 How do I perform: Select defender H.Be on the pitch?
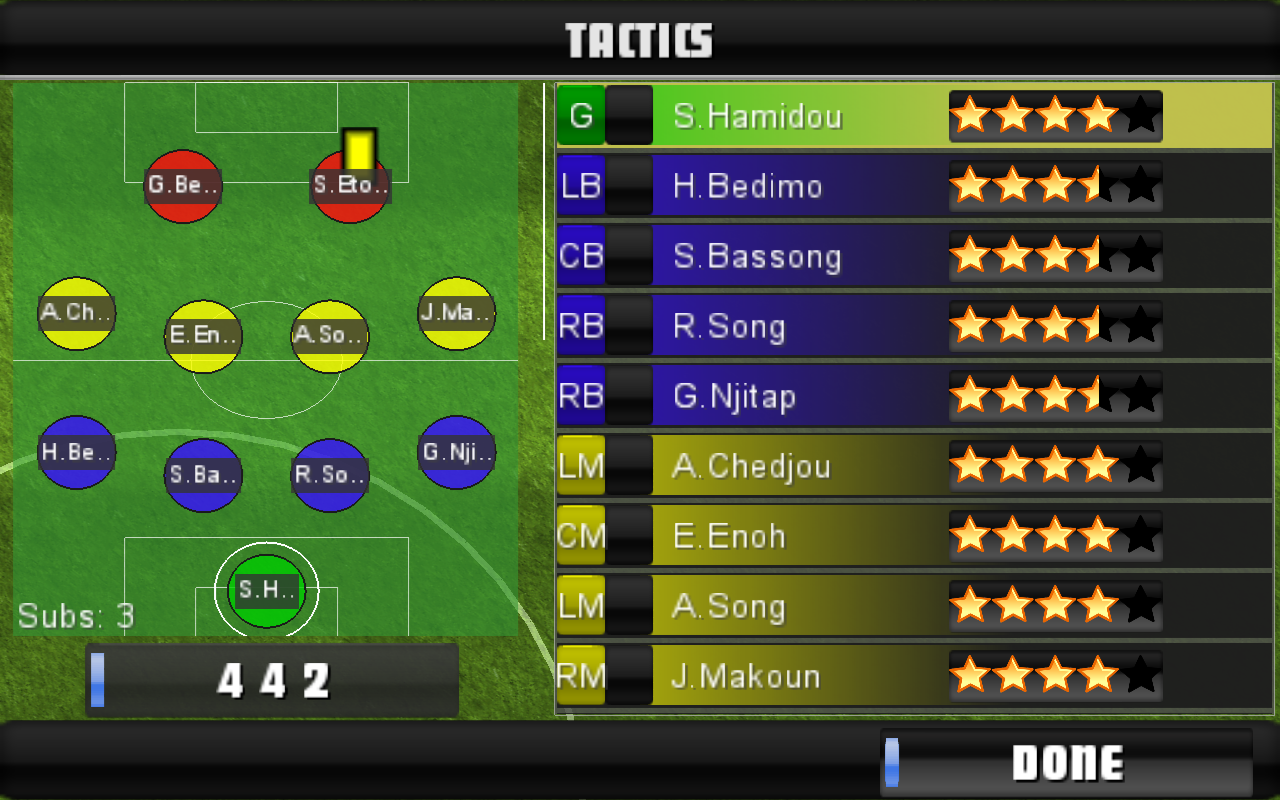[x=76, y=452]
